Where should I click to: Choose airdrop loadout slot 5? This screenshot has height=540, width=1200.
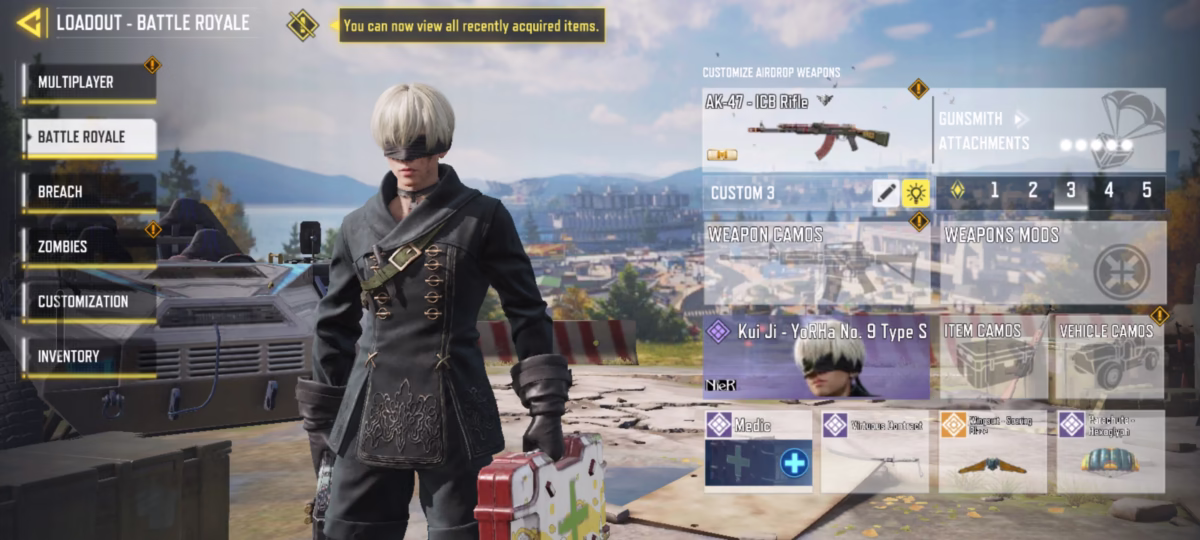coord(1146,191)
